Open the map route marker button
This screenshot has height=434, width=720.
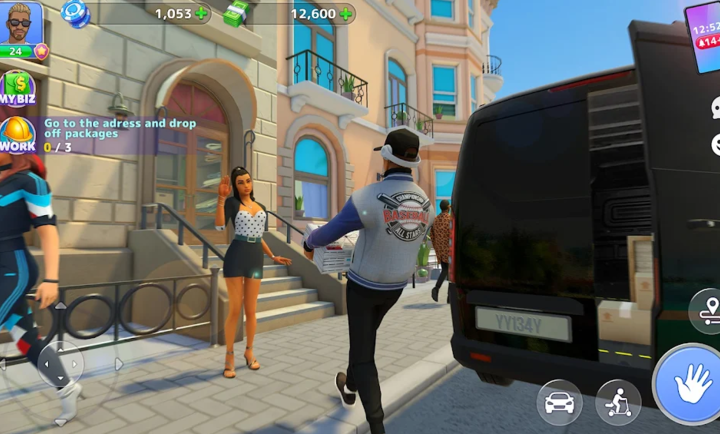tap(707, 310)
